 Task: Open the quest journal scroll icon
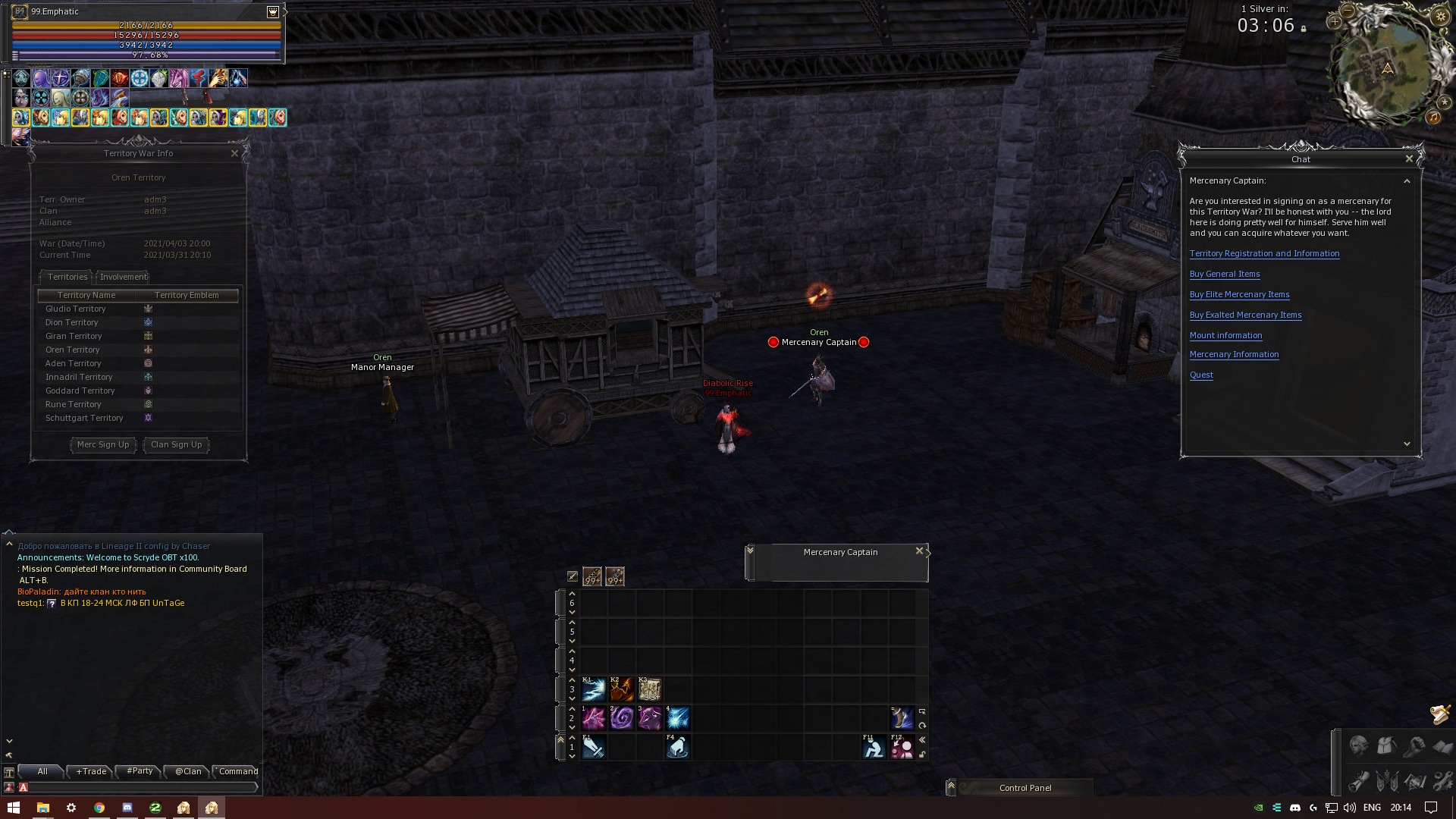click(1357, 781)
